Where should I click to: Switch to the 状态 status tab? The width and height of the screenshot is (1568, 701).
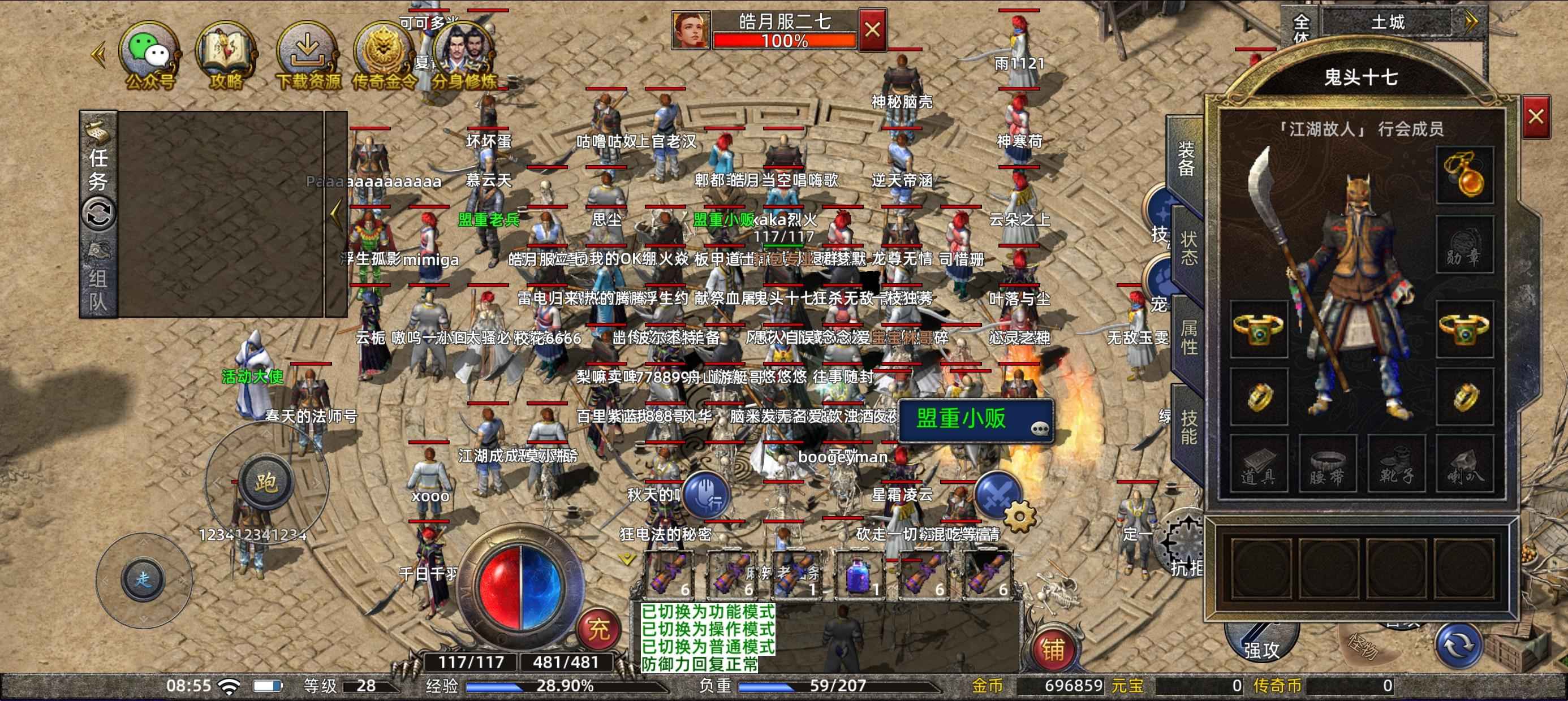[1188, 248]
